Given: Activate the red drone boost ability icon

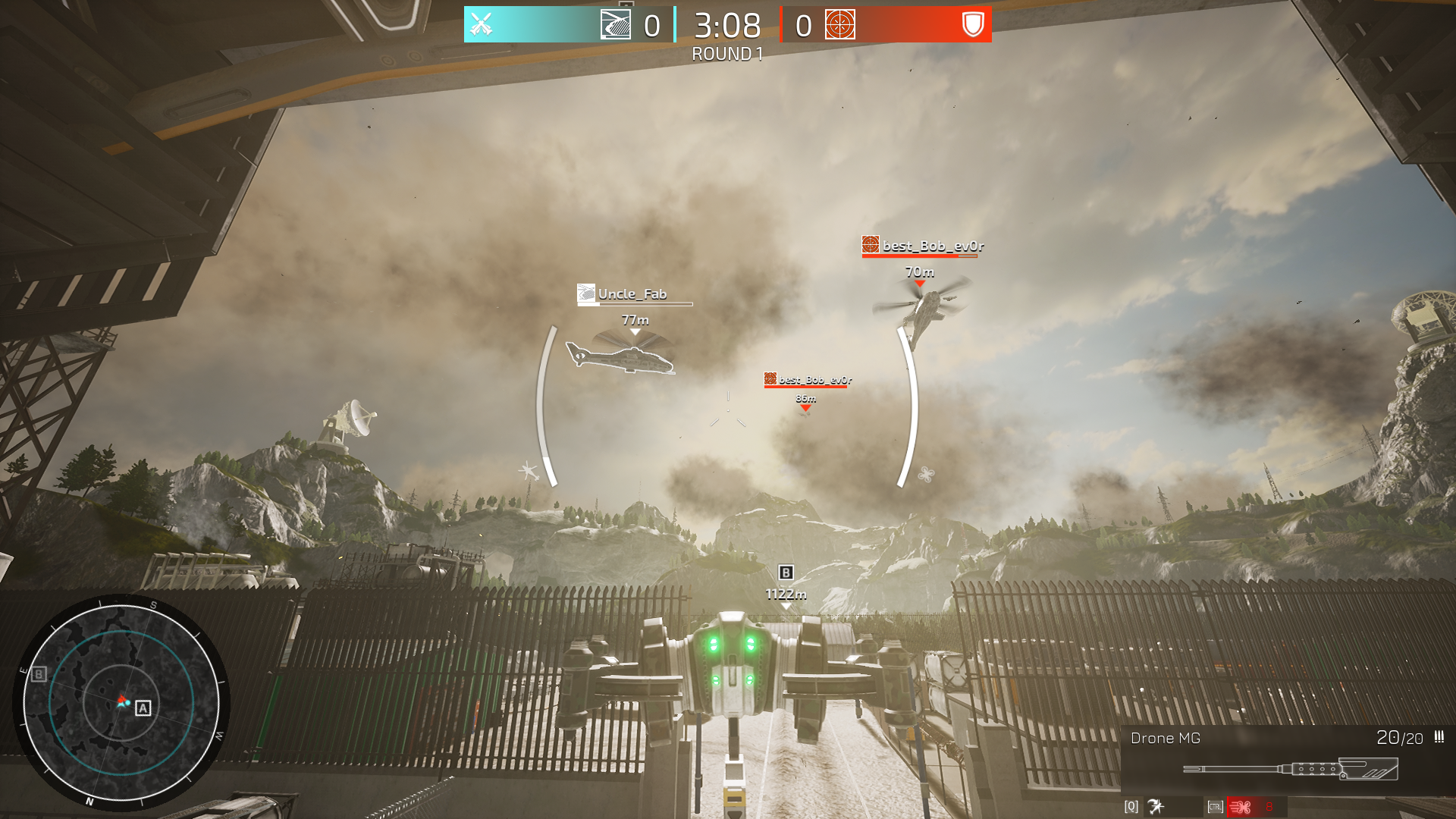Looking at the screenshot, I should coord(1241,807).
